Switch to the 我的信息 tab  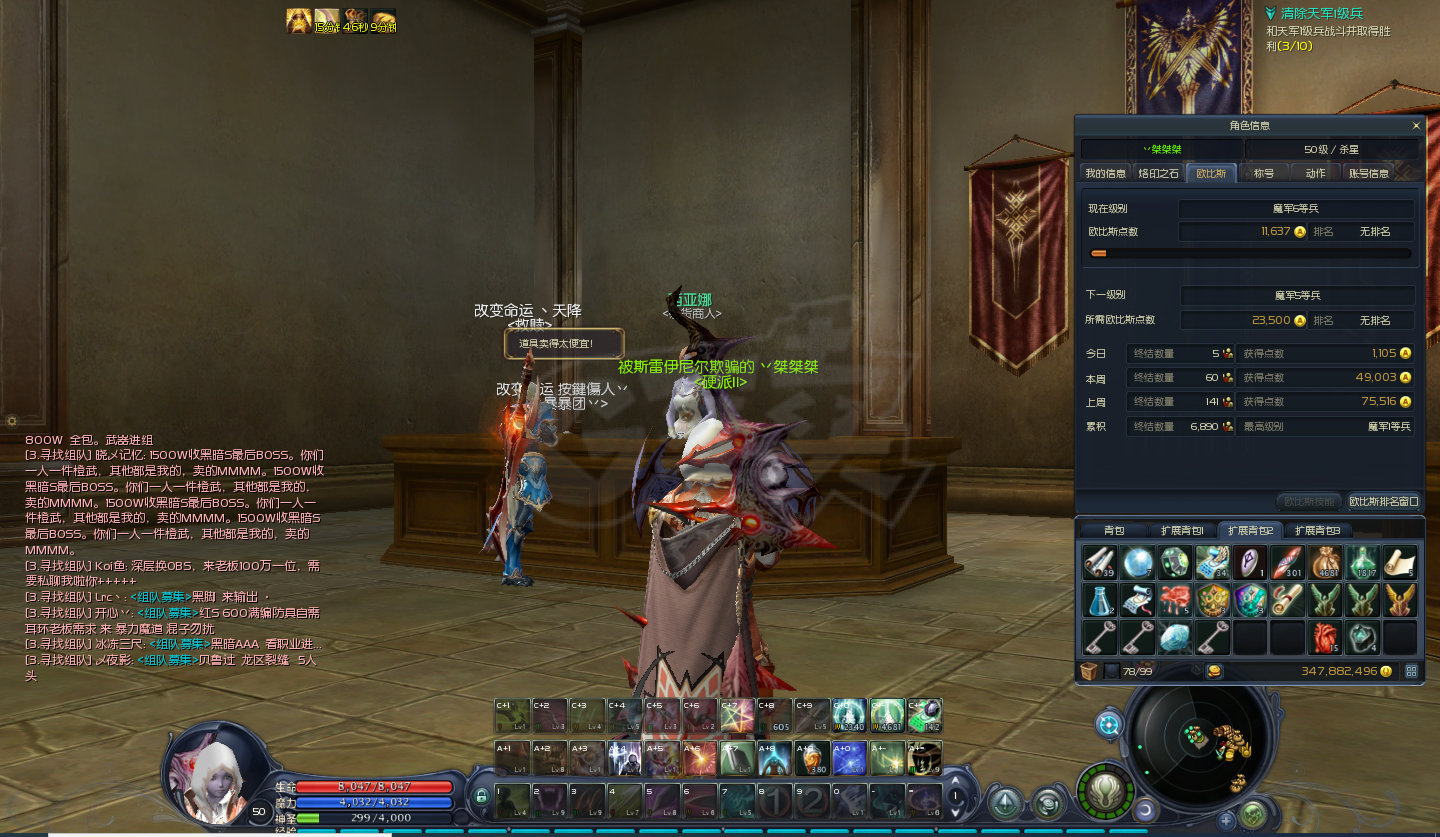coord(1105,173)
